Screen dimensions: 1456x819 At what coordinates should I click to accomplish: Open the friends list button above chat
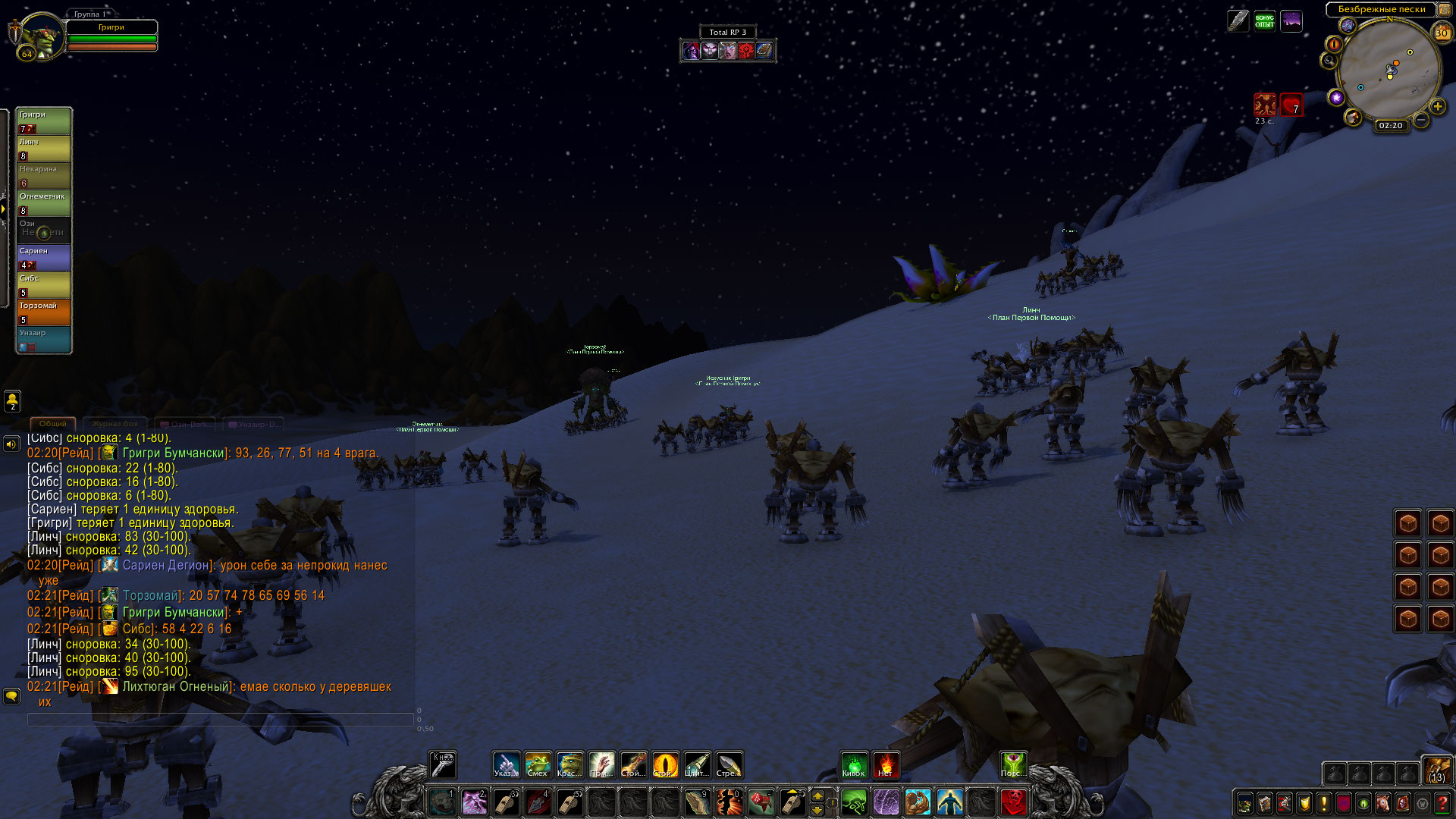click(x=12, y=400)
